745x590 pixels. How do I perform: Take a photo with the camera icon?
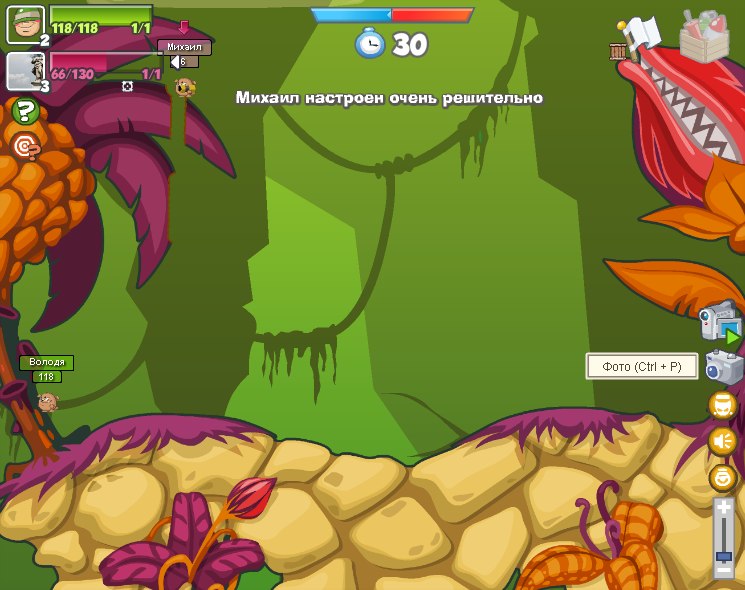pyautogui.click(x=723, y=366)
